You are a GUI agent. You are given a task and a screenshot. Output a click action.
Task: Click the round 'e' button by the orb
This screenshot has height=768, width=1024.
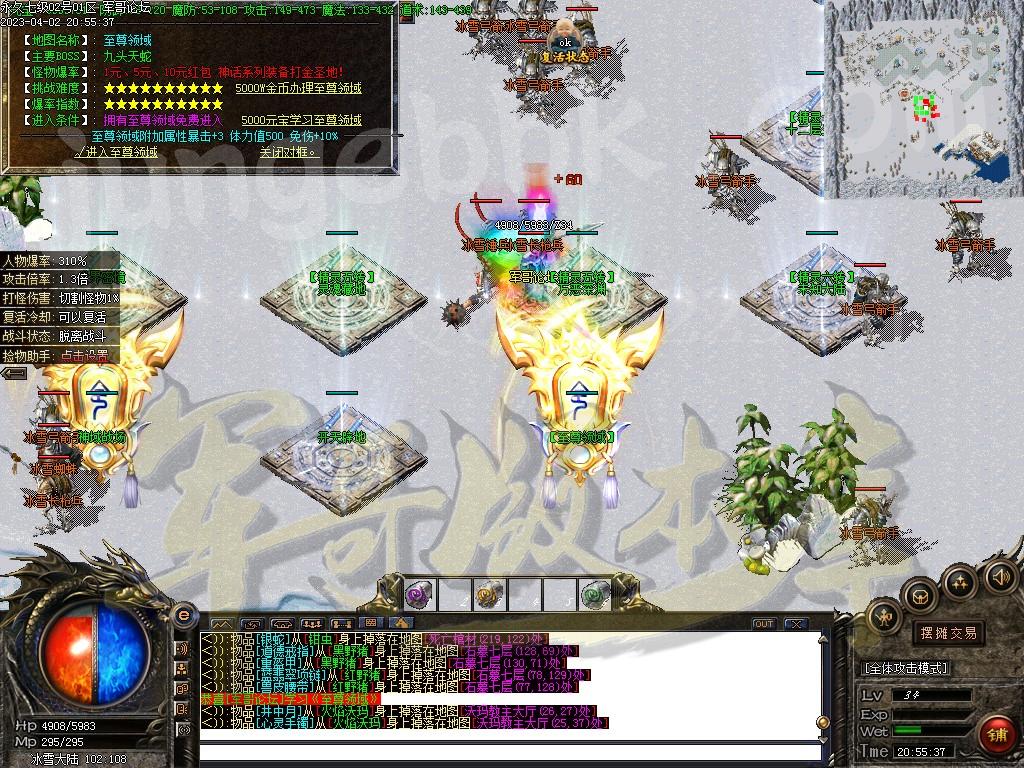point(183,614)
